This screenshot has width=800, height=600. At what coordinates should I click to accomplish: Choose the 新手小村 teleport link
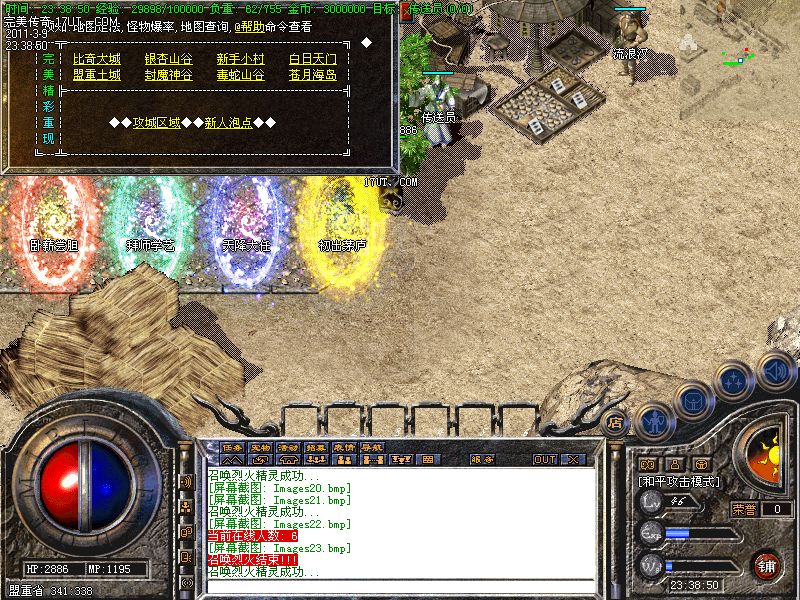click(240, 59)
